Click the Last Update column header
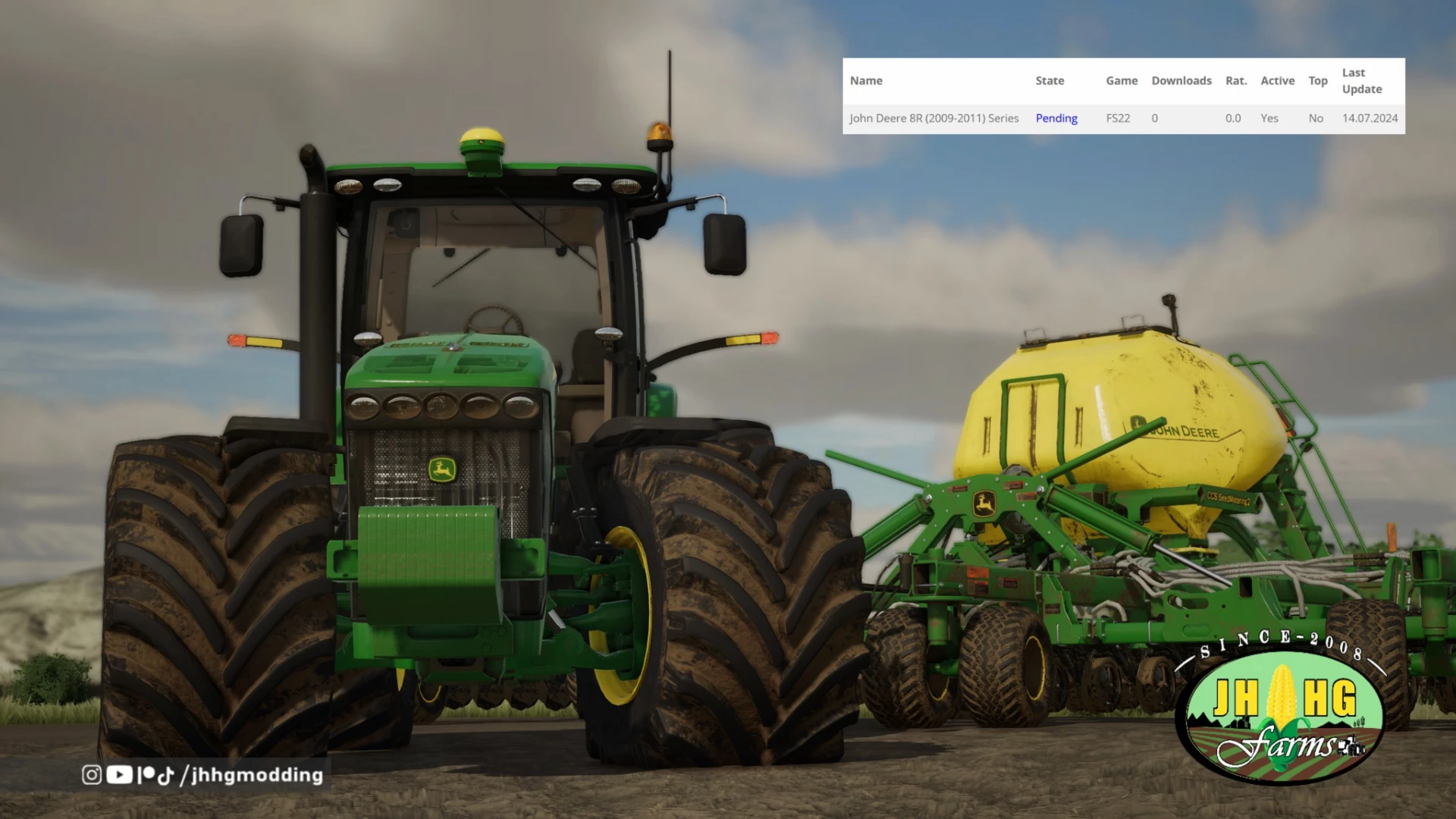Image resolution: width=1456 pixels, height=819 pixels. [1360, 80]
